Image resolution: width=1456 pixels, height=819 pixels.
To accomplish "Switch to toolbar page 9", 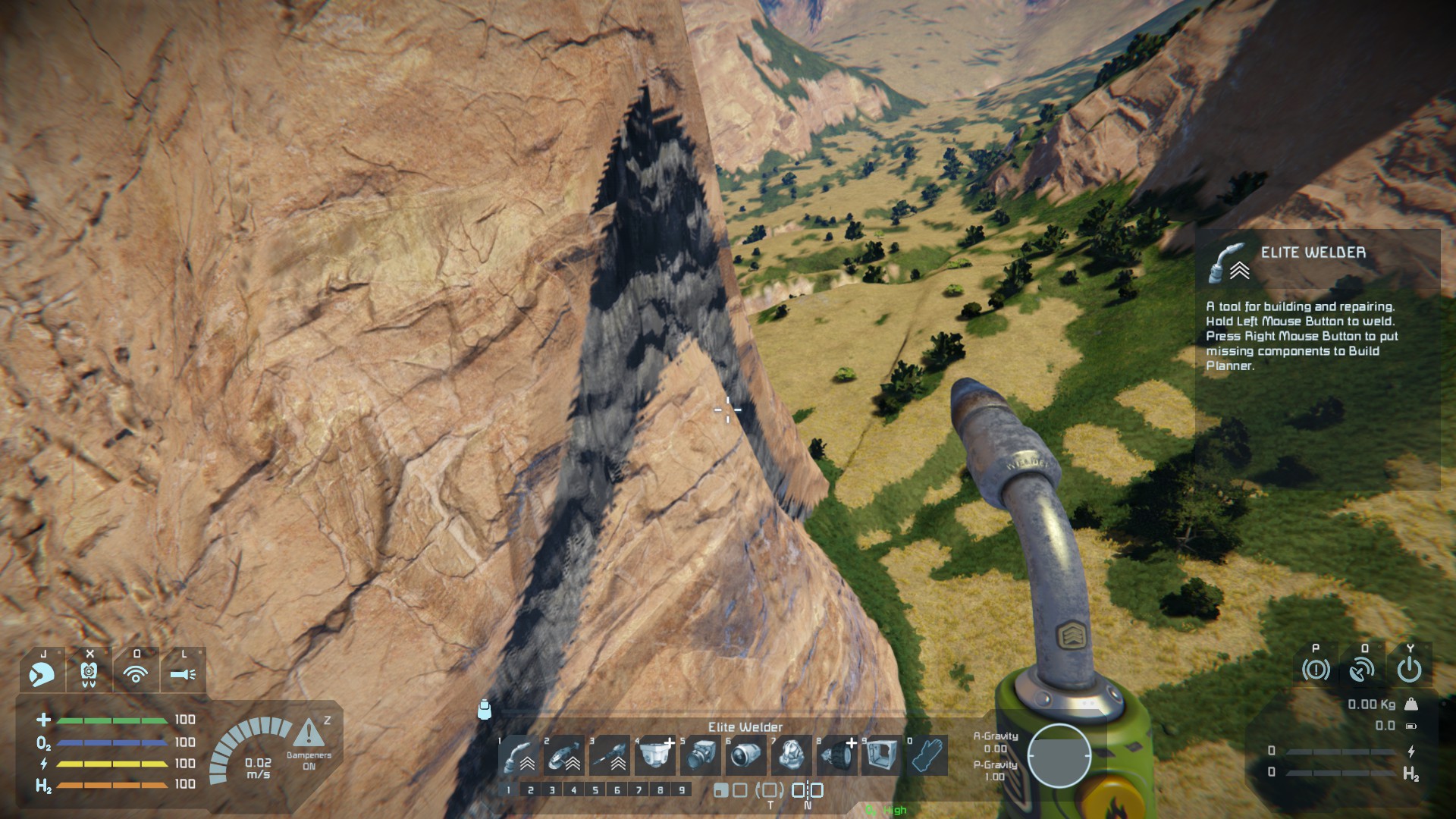I will 682,790.
